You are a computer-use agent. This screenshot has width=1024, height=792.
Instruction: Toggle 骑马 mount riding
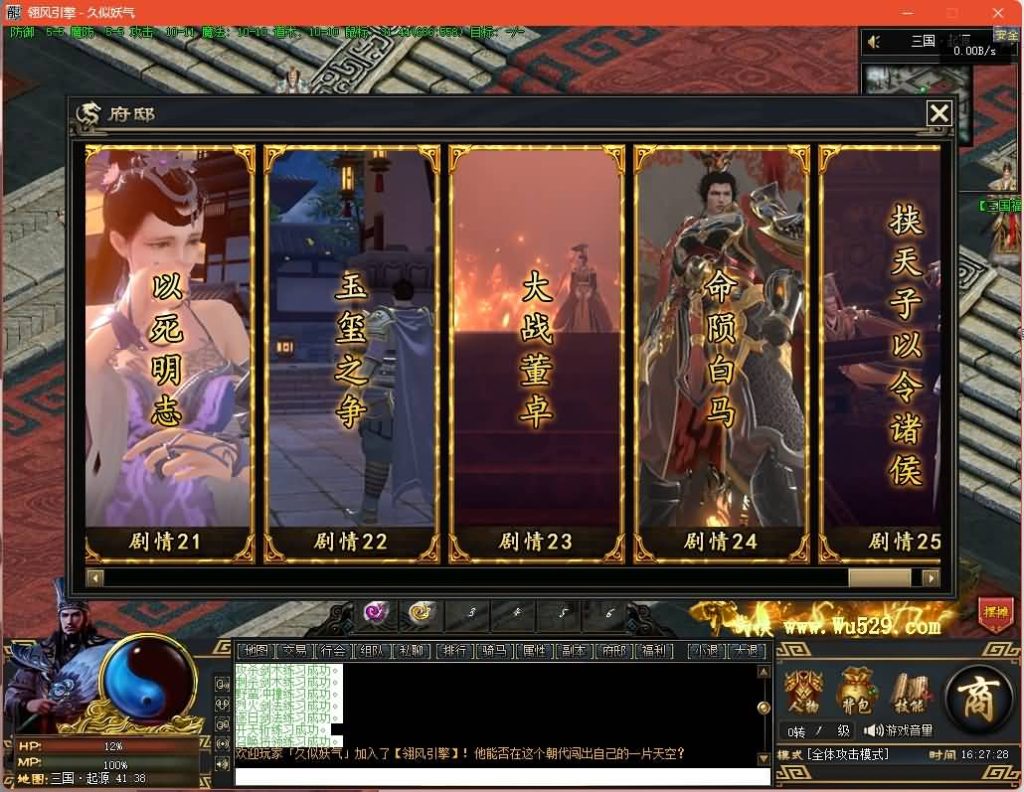[494, 651]
